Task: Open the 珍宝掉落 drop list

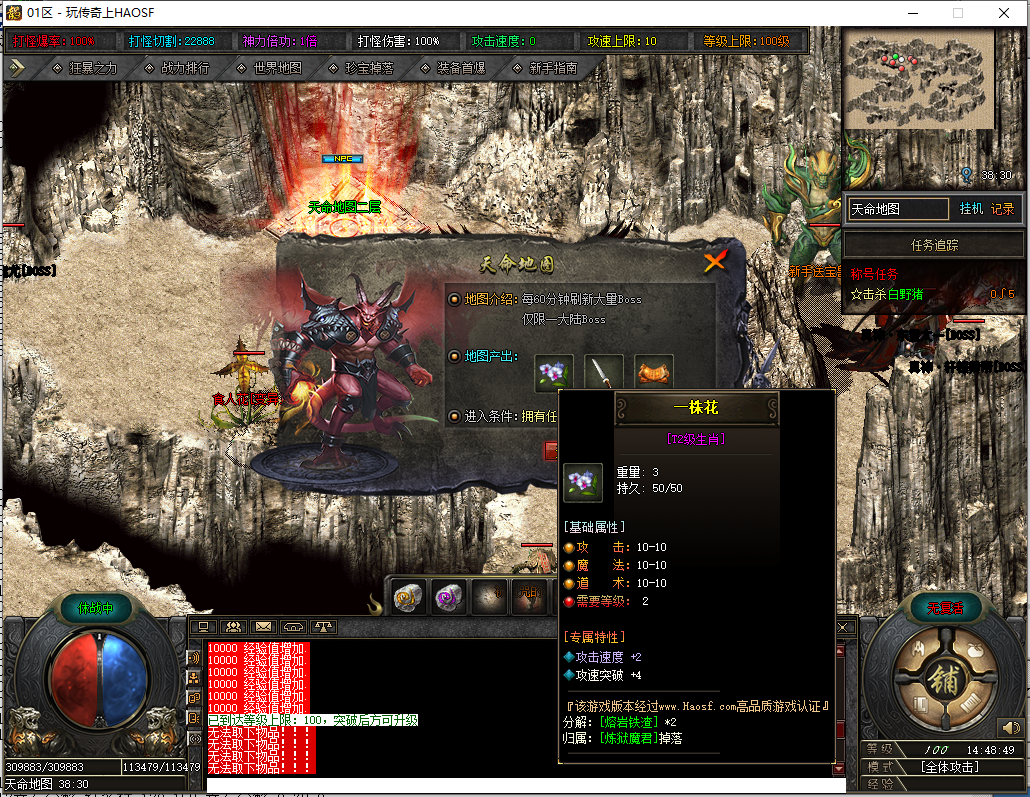Action: coord(361,68)
